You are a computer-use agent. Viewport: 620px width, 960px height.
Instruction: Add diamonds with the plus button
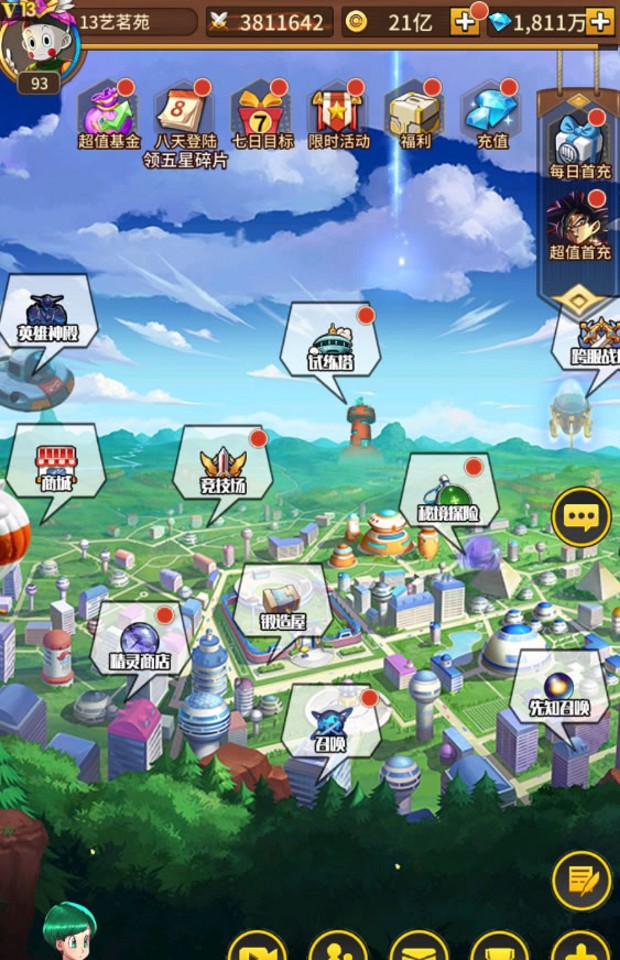pos(600,21)
